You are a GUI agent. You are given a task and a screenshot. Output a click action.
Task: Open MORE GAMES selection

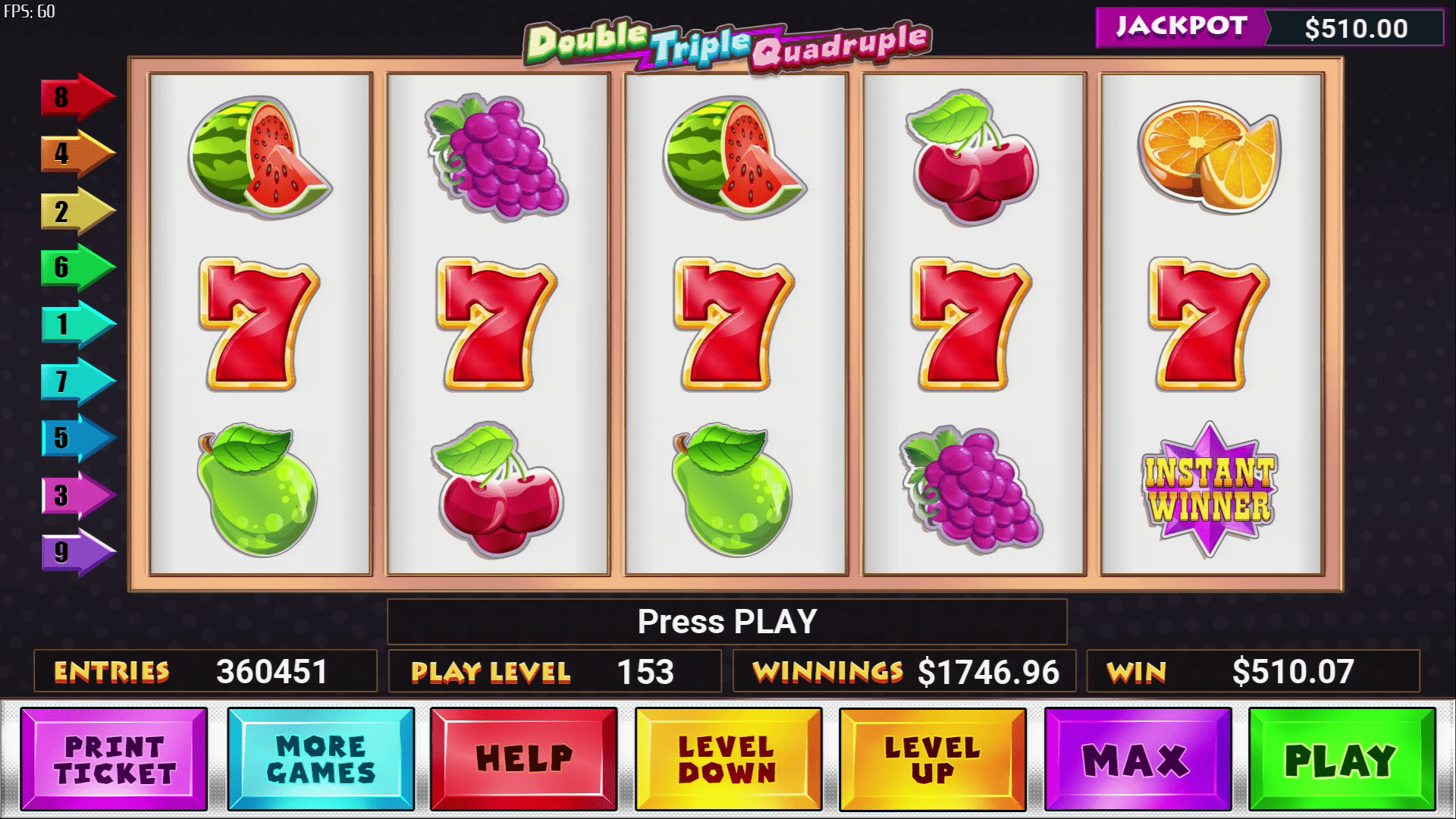(318, 758)
